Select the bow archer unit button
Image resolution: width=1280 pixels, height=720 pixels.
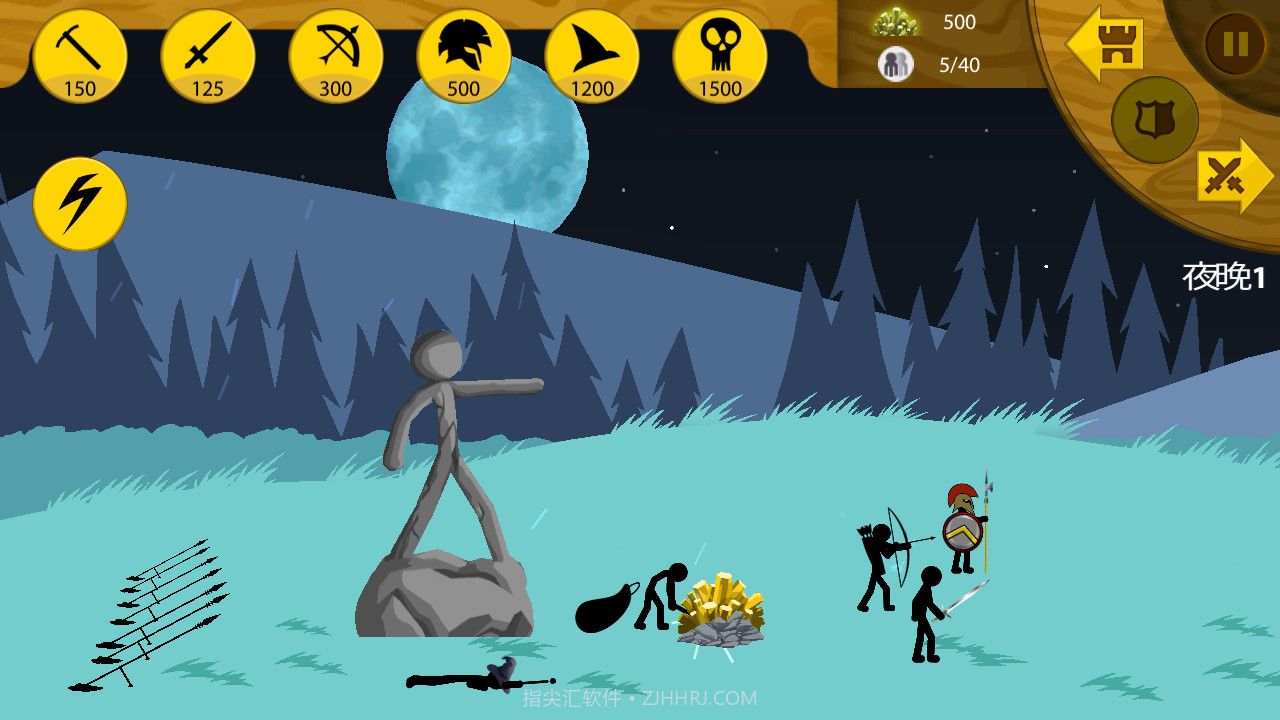336,56
